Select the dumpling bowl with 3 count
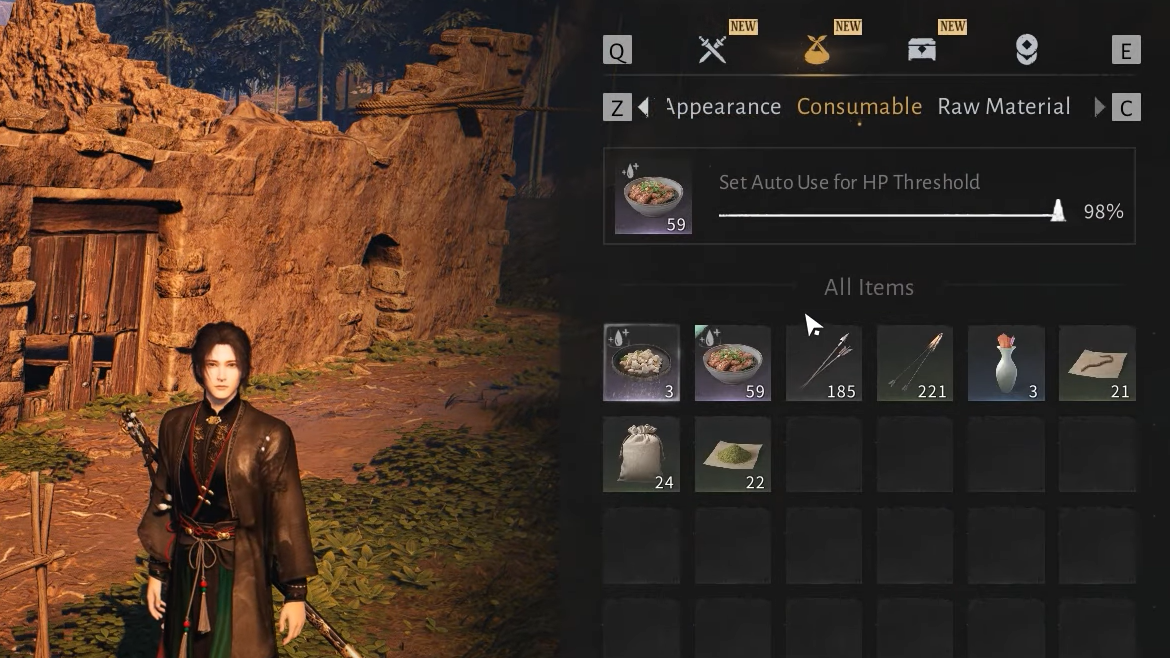This screenshot has height=658, width=1170. pyautogui.click(x=642, y=363)
